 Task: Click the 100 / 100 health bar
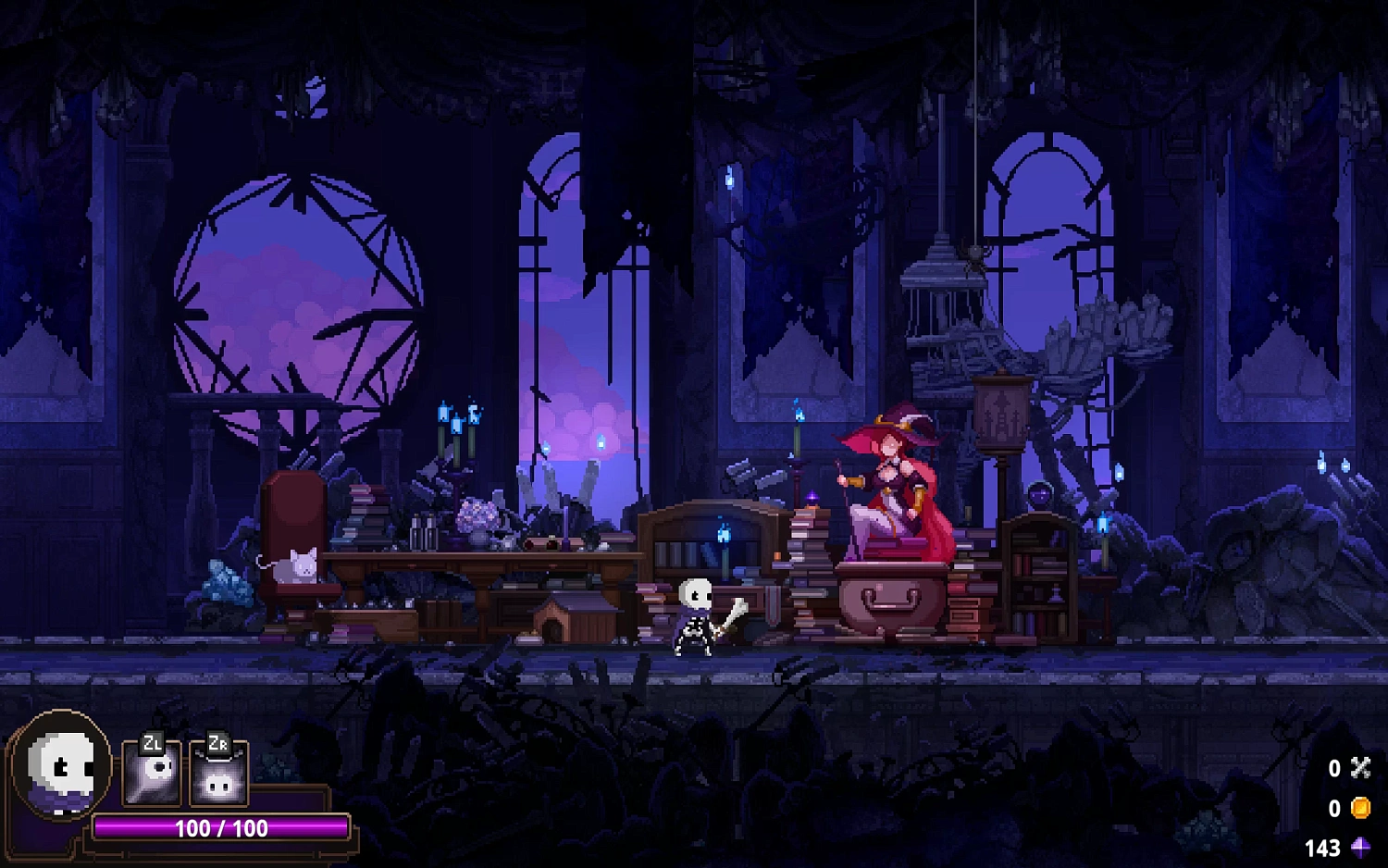pos(220,829)
